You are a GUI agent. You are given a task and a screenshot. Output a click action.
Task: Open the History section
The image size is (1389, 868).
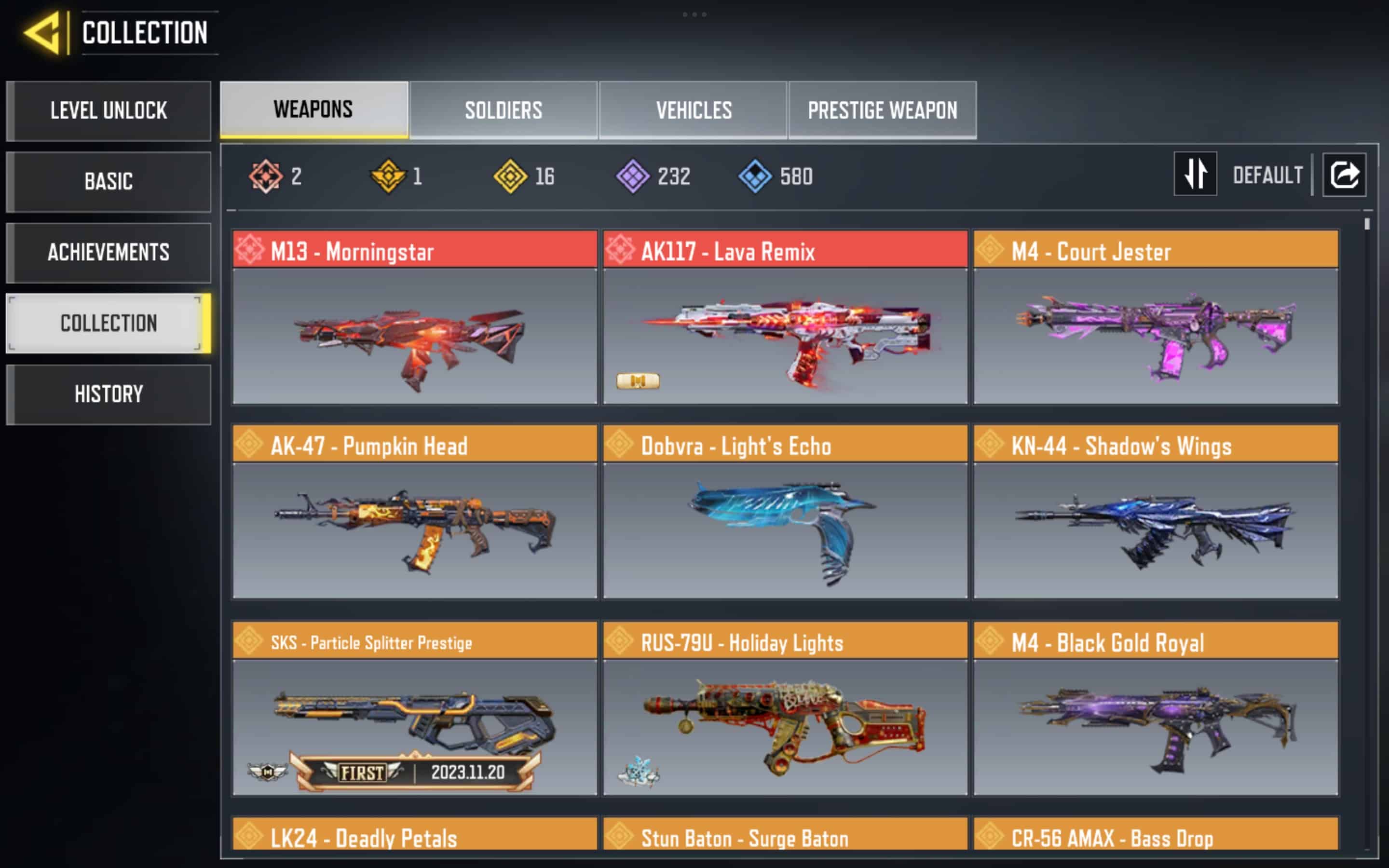point(109,394)
